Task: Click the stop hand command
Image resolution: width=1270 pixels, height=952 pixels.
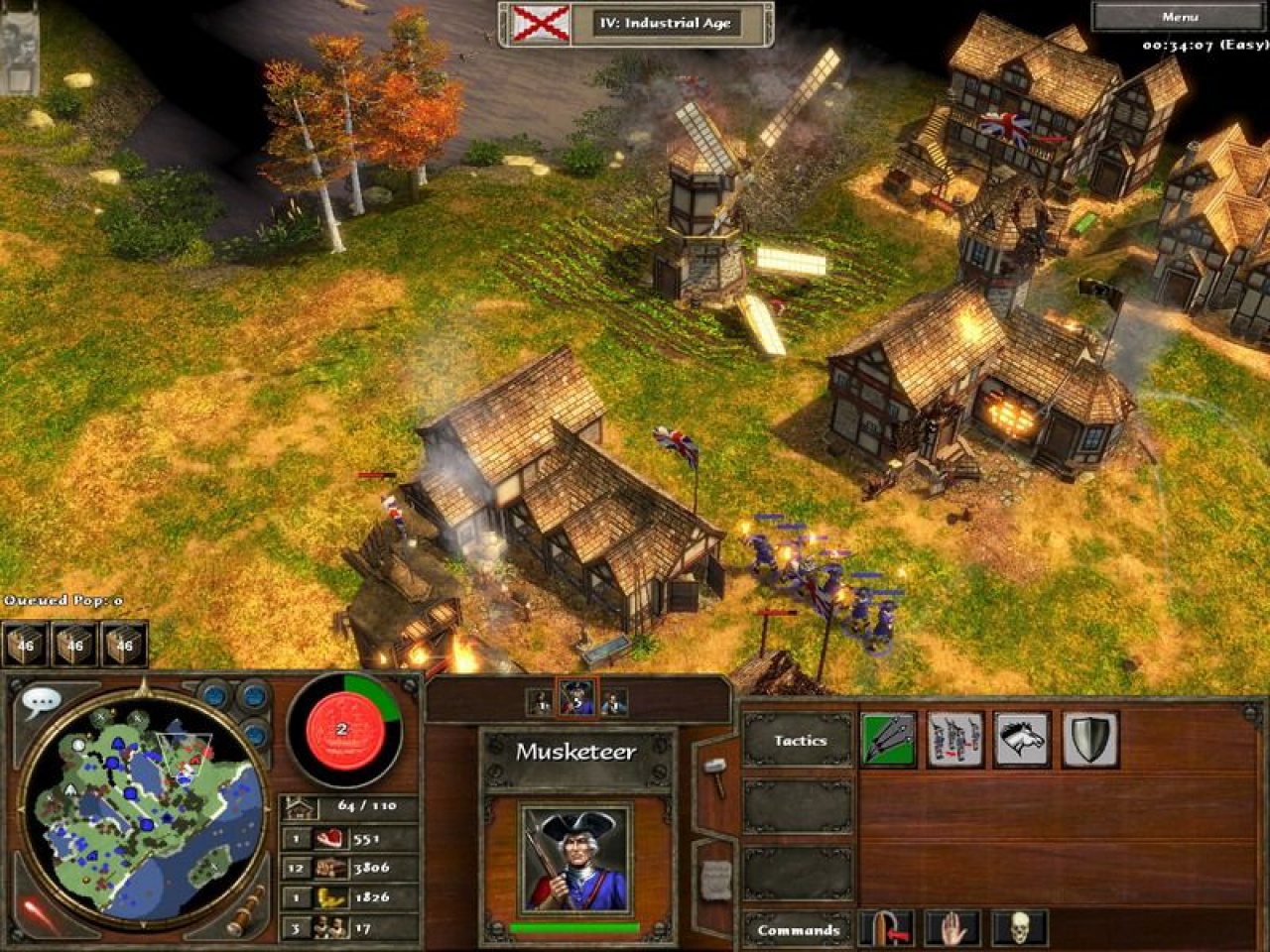Action: (952, 929)
